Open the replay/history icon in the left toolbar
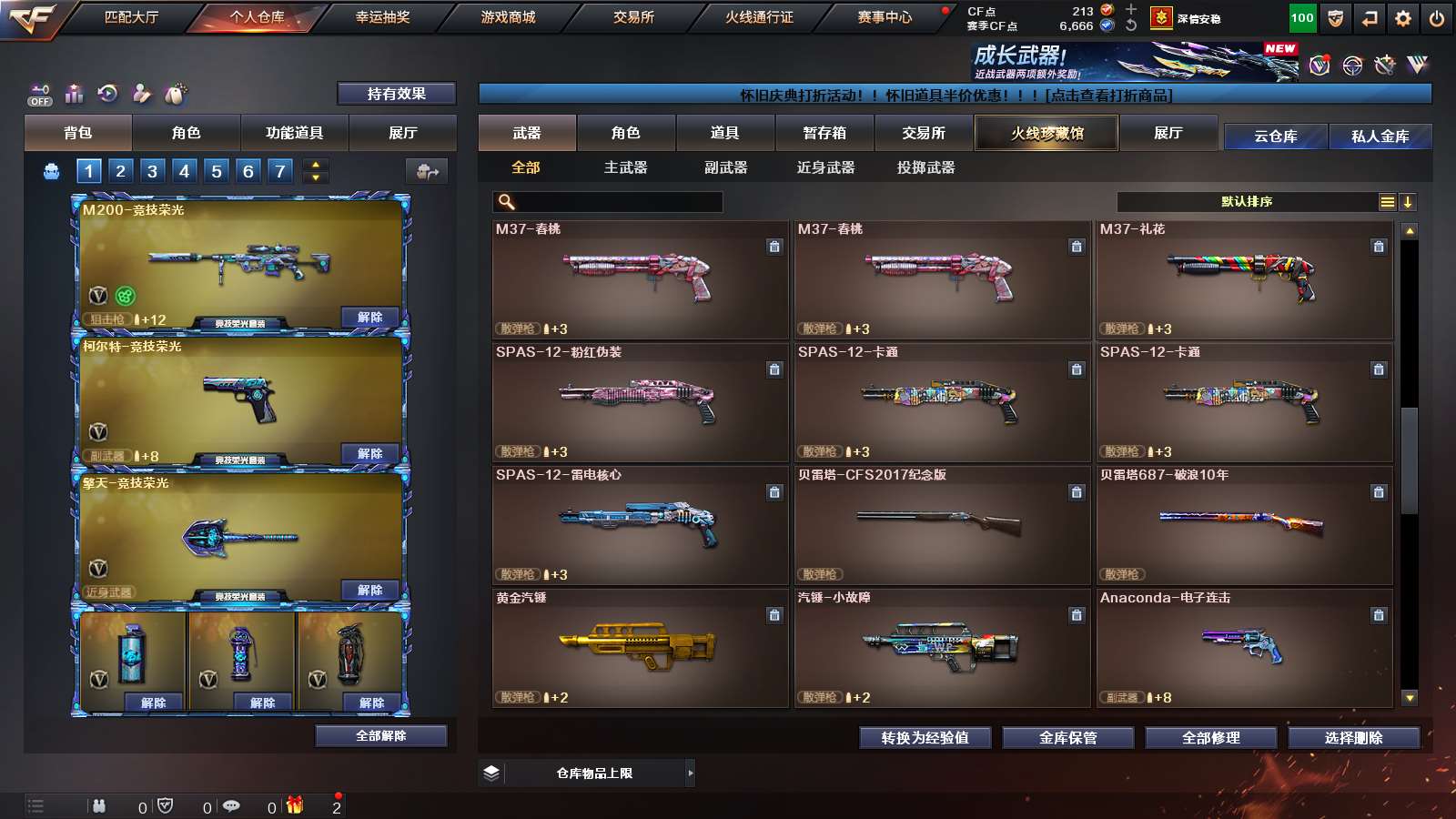1456x819 pixels. coord(108,94)
